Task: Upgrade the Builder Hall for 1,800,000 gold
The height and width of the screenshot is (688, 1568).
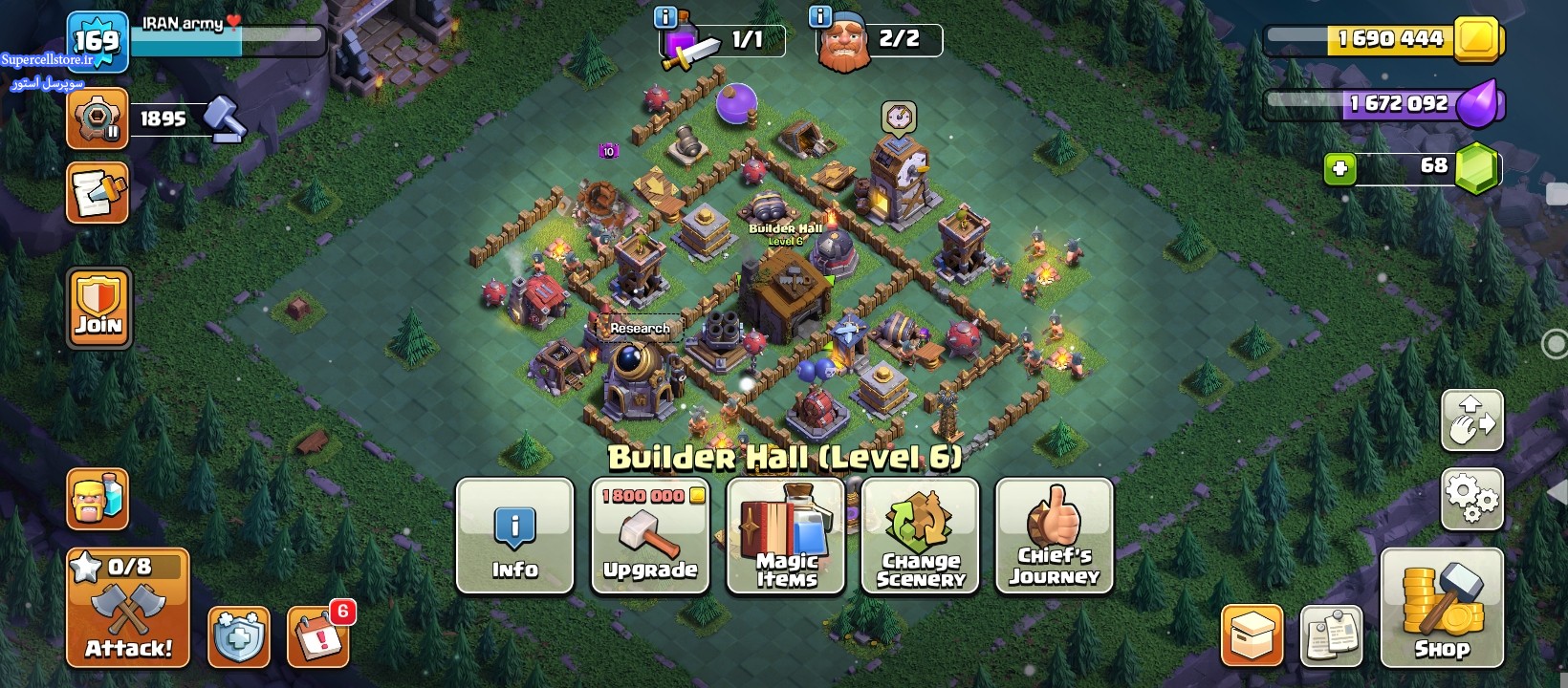Action: (650, 536)
